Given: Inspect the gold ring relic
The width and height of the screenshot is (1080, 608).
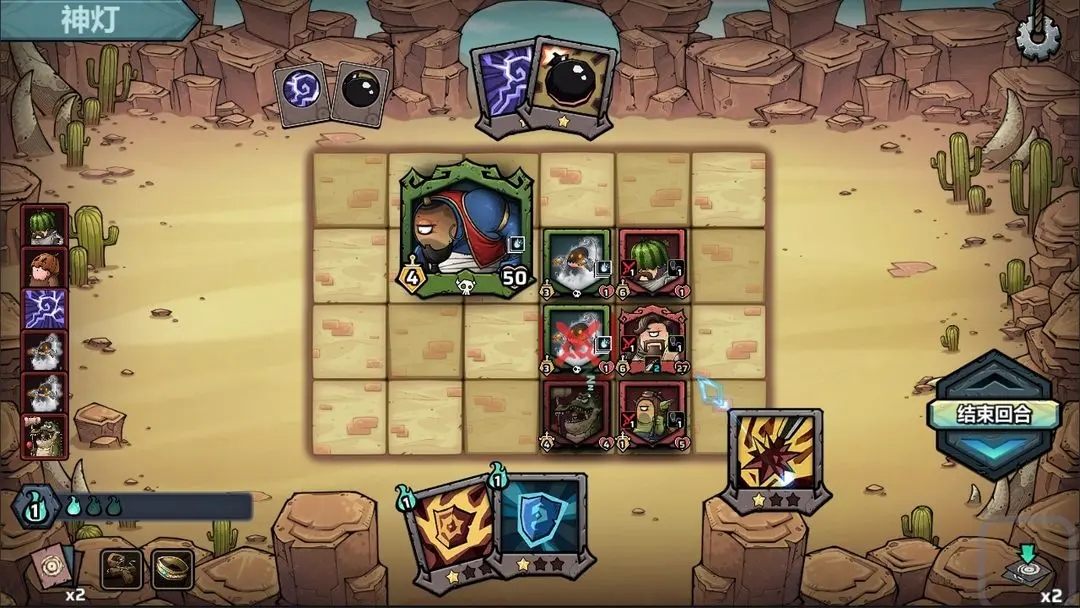Looking at the screenshot, I should click(x=172, y=569).
